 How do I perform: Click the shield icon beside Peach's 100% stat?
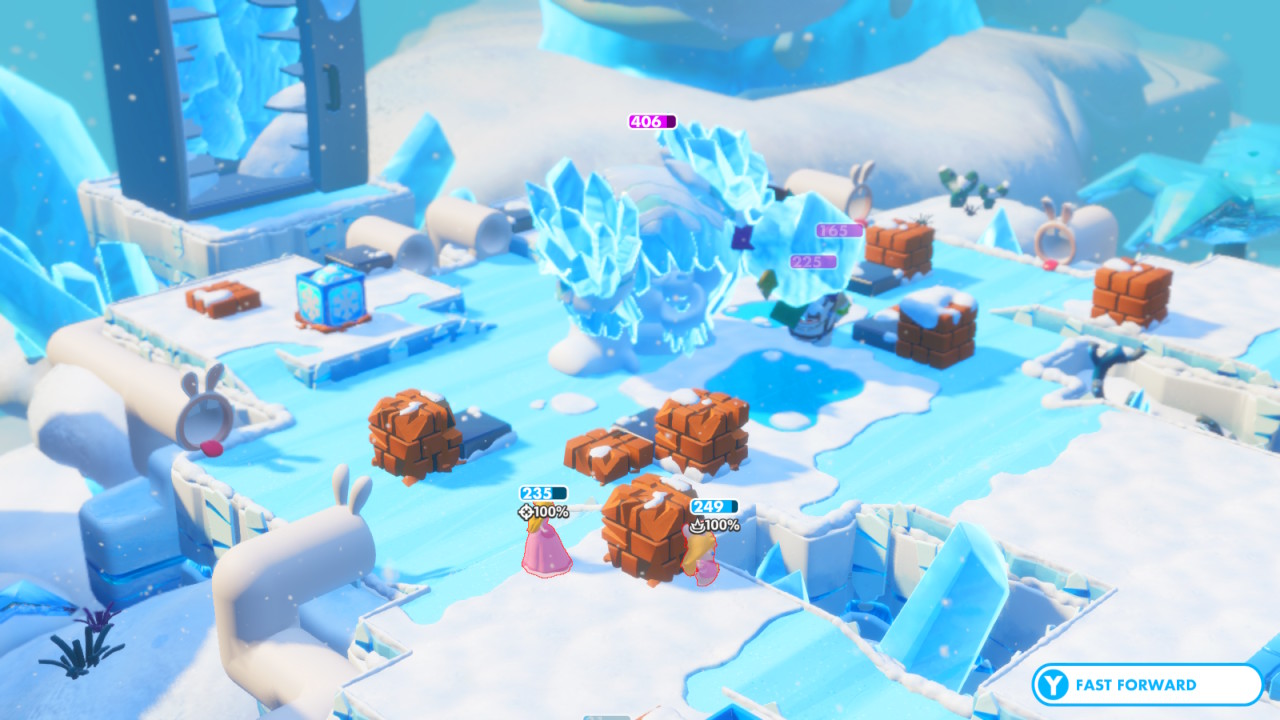pyautogui.click(x=527, y=510)
